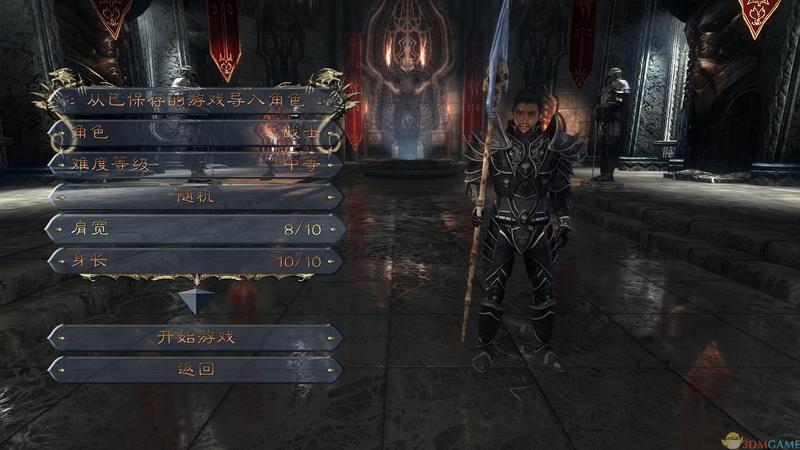The width and height of the screenshot is (800, 450).
Task: Adjust the 身长 height setting
Action: (x=196, y=261)
